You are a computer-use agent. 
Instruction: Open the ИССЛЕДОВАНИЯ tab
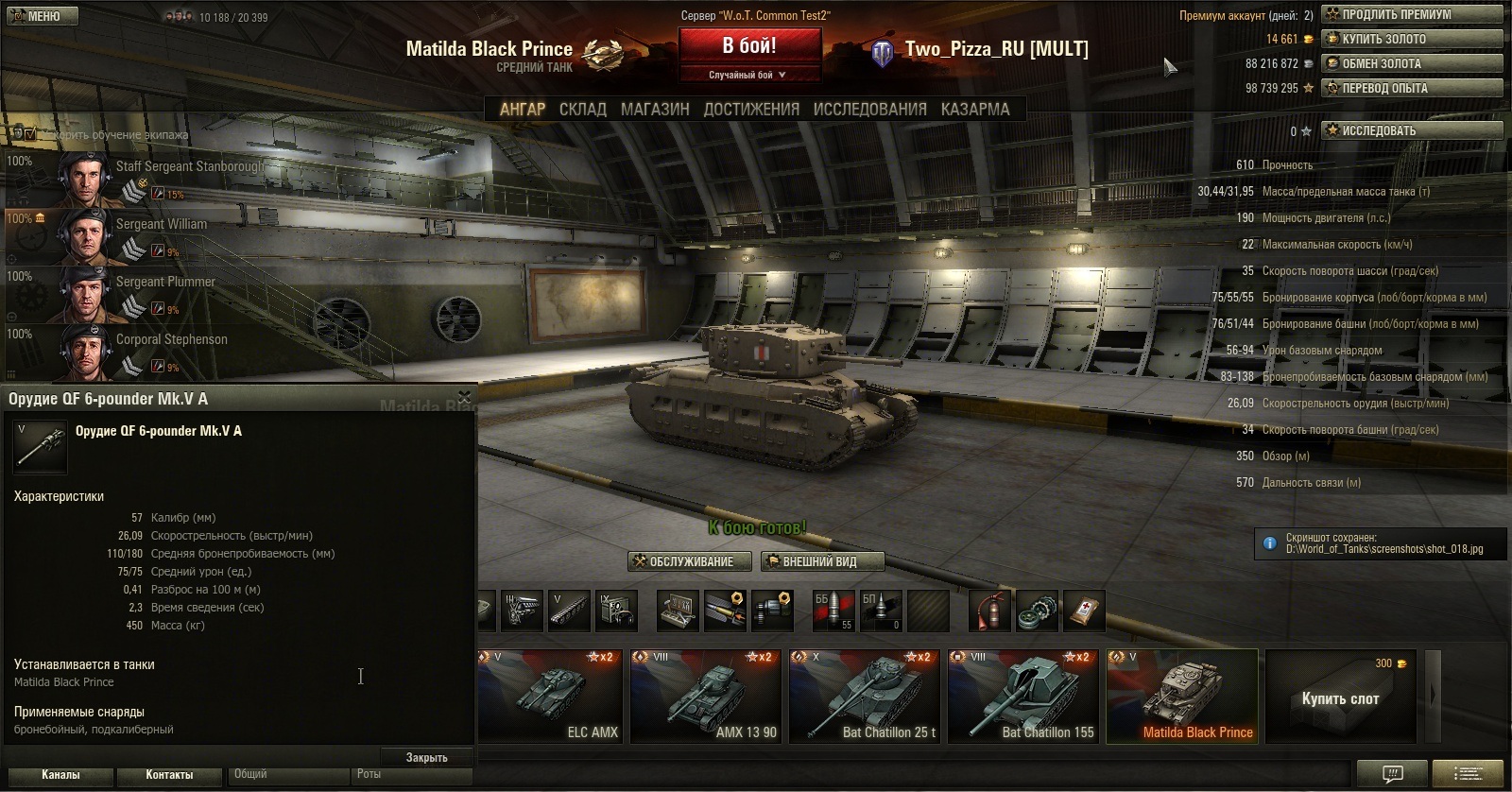point(869,110)
